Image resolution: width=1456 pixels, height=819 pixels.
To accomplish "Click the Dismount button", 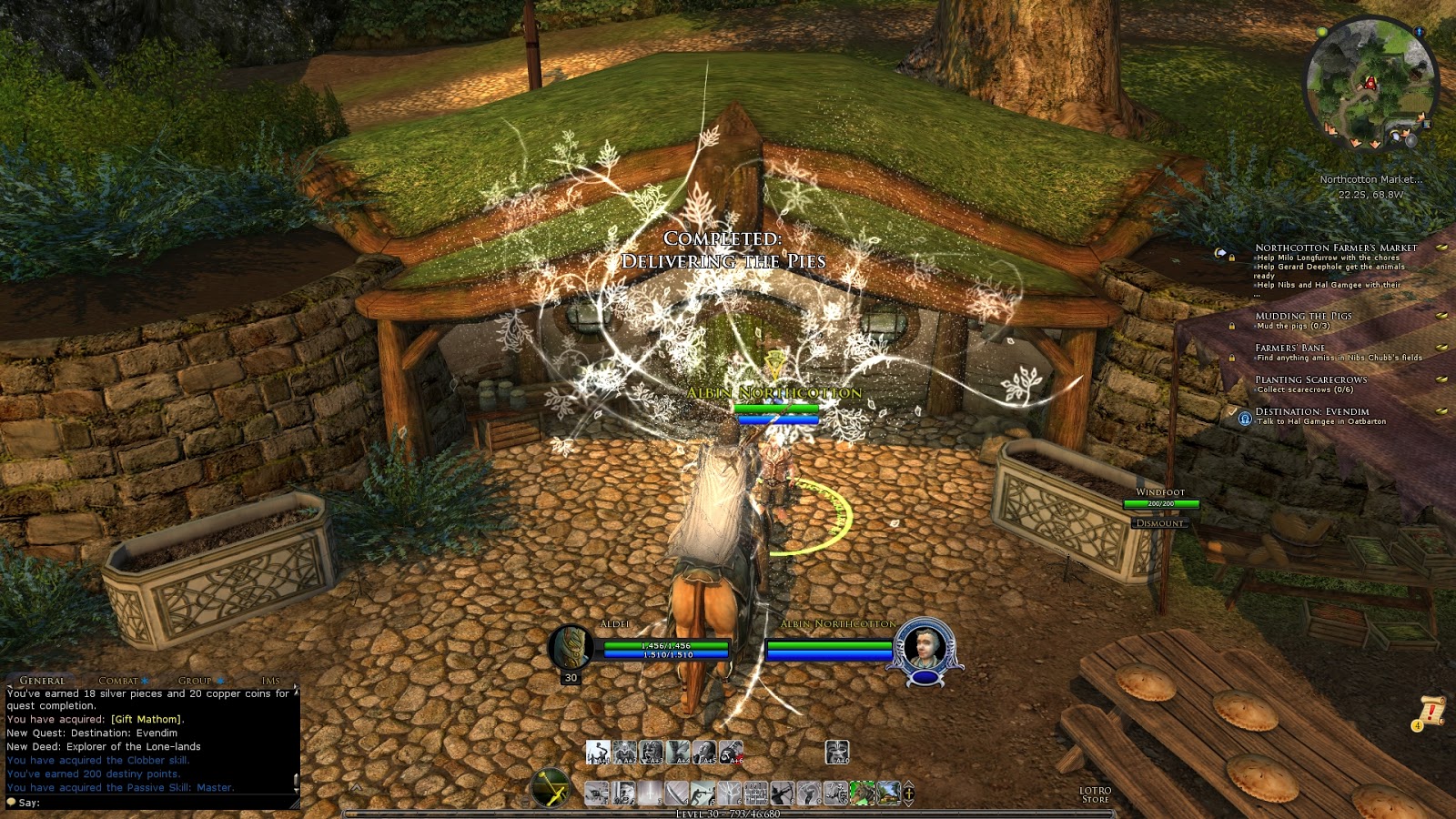I will click(1160, 523).
